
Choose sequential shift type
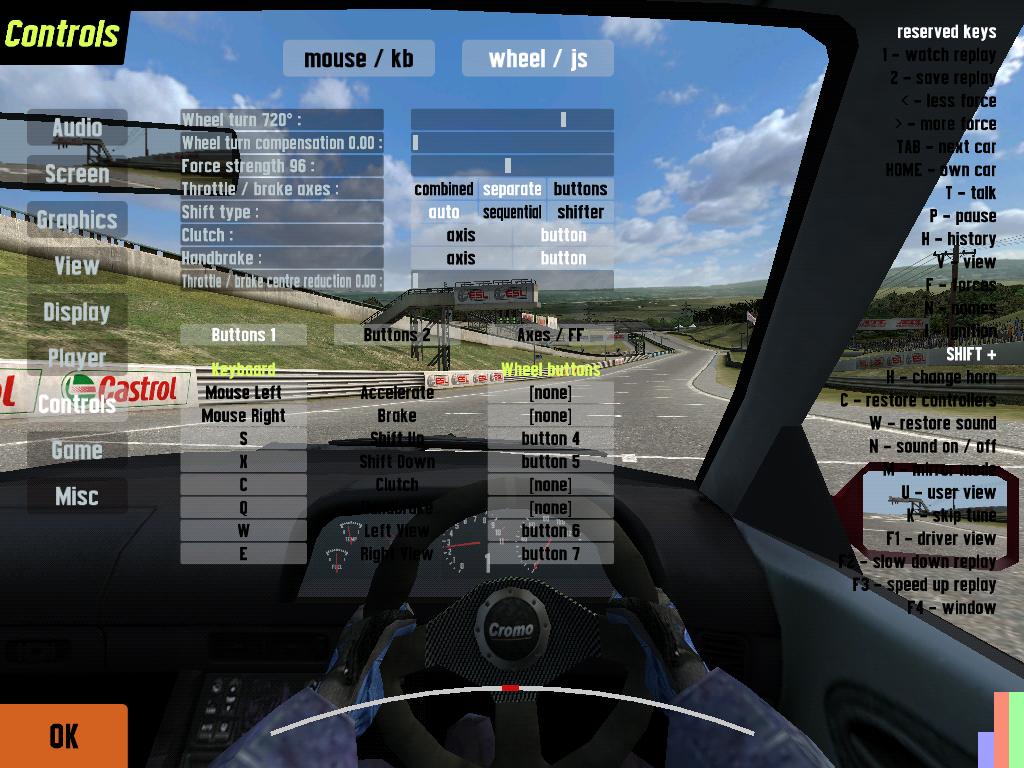click(x=512, y=212)
